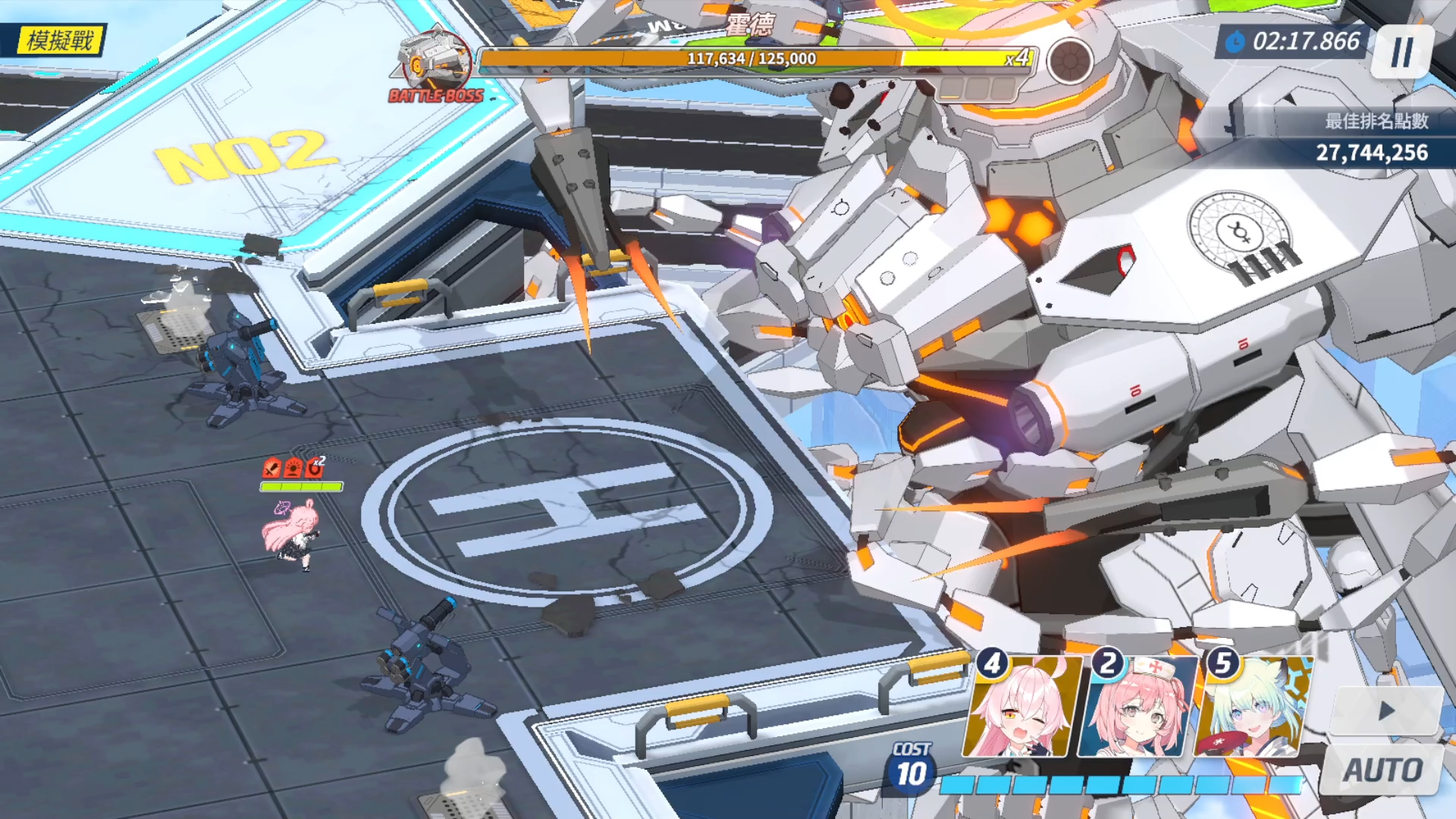Toggle AUTO battle mode
Screen dimensions: 1456x819
pyautogui.click(x=1382, y=770)
